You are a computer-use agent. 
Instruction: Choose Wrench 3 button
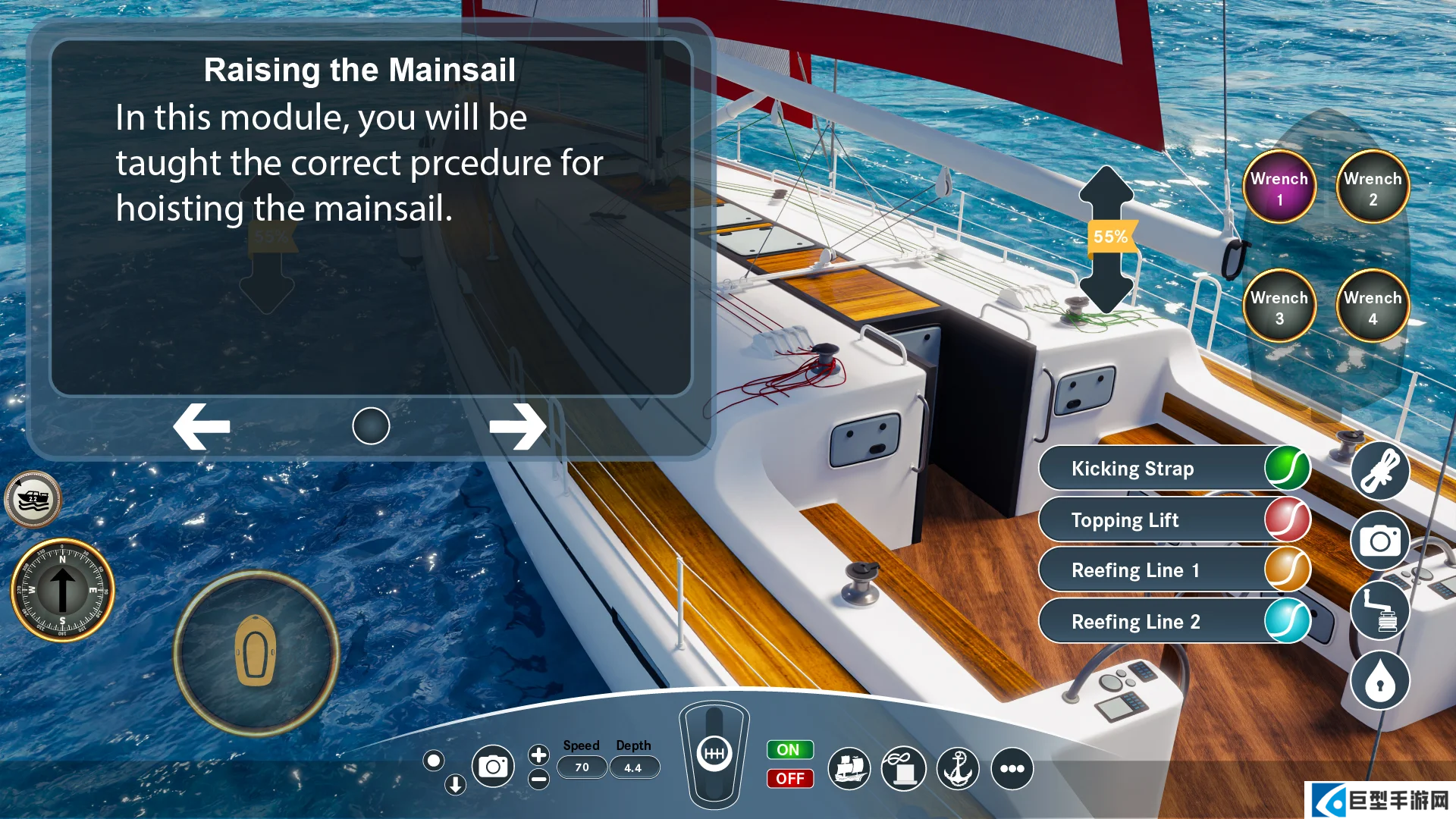tap(1279, 307)
